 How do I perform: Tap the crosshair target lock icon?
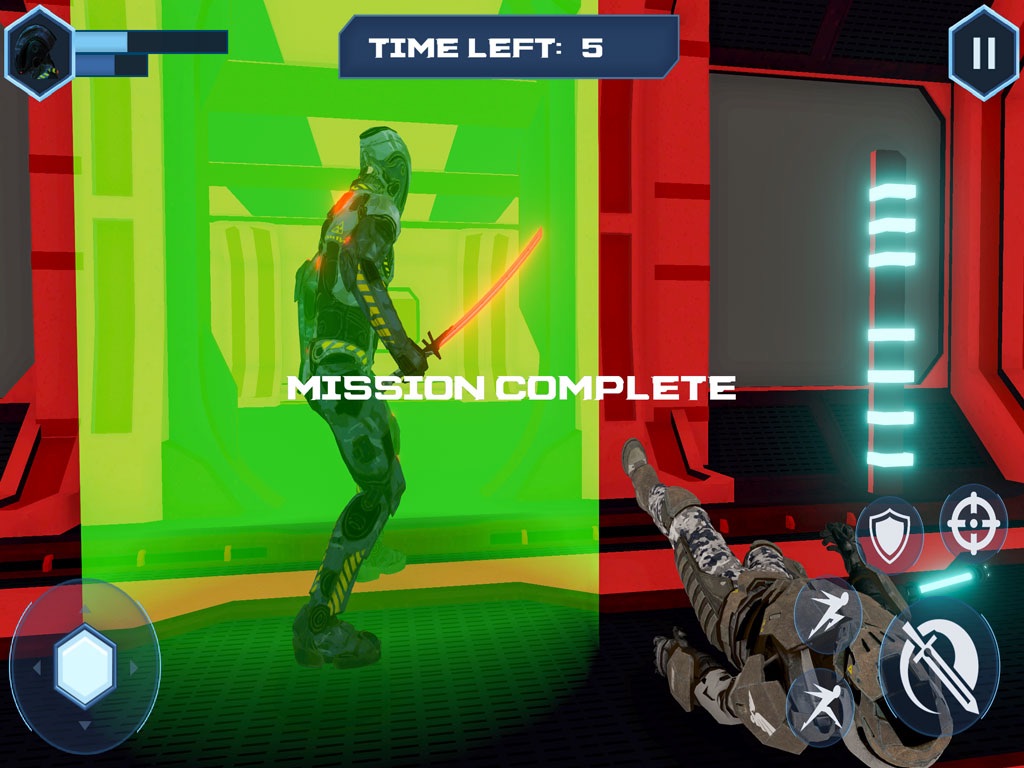click(x=972, y=522)
